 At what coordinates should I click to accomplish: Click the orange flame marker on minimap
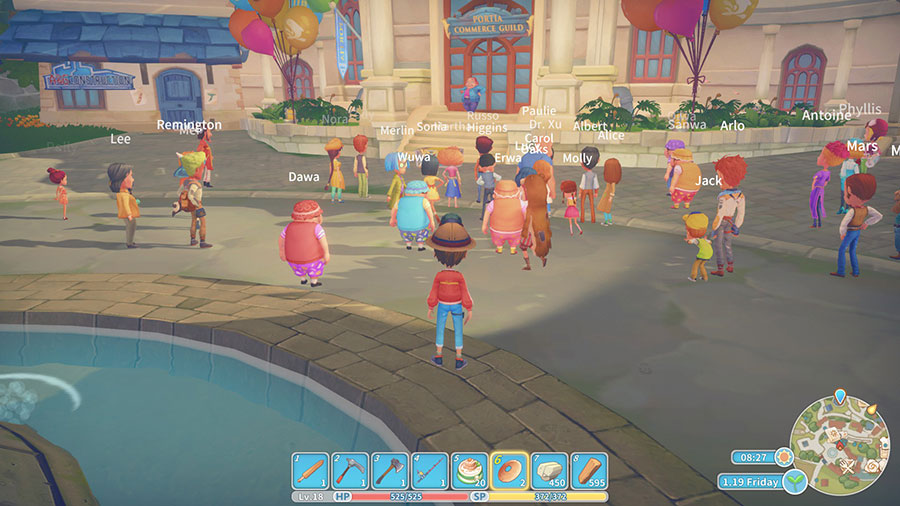coord(871,409)
